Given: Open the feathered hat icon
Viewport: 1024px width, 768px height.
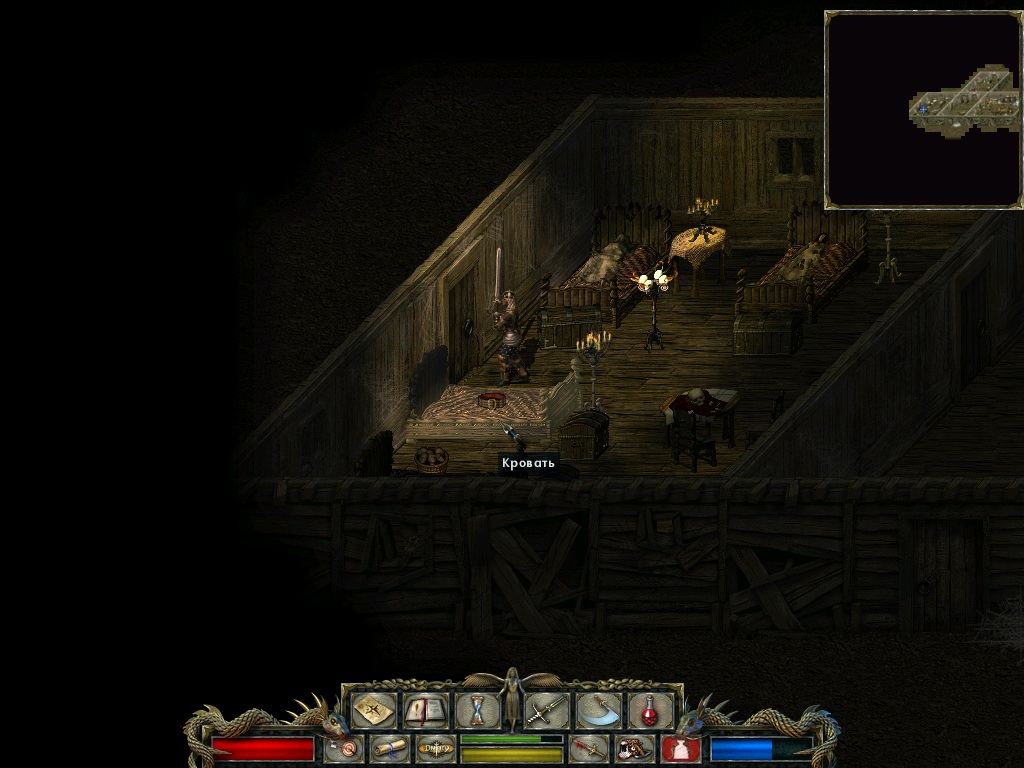Looking at the screenshot, I should point(633,748).
